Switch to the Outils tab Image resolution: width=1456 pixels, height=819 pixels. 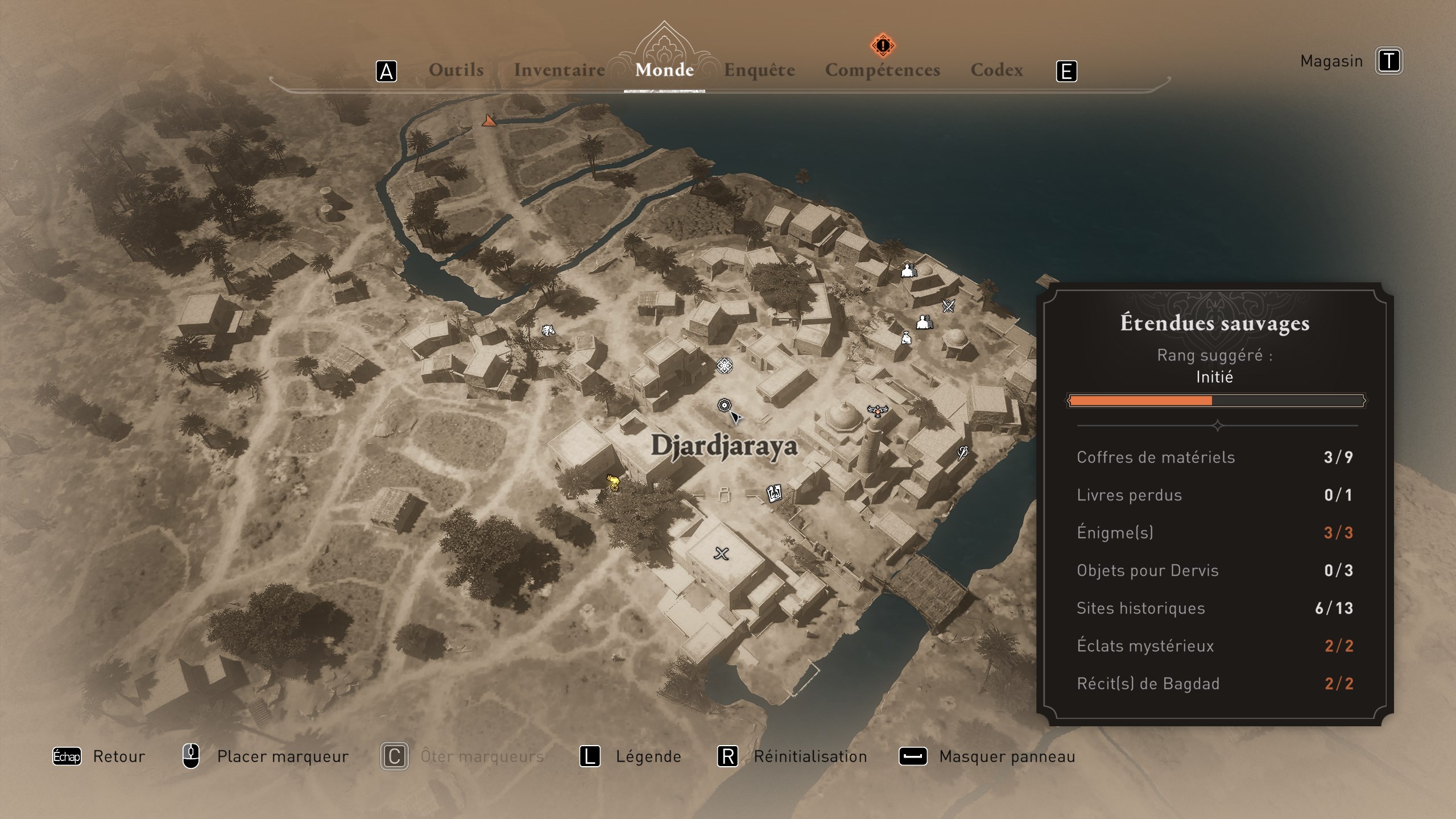click(x=456, y=70)
